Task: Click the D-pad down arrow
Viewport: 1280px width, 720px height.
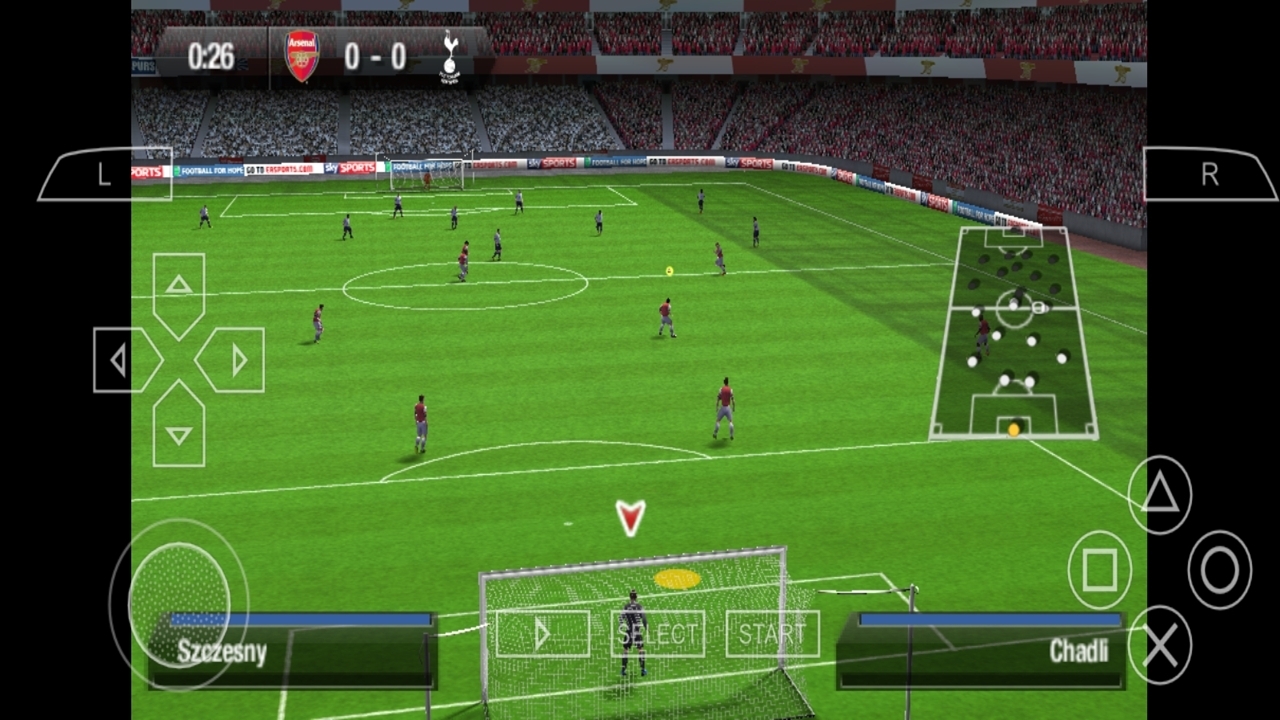Action: pyautogui.click(x=179, y=430)
